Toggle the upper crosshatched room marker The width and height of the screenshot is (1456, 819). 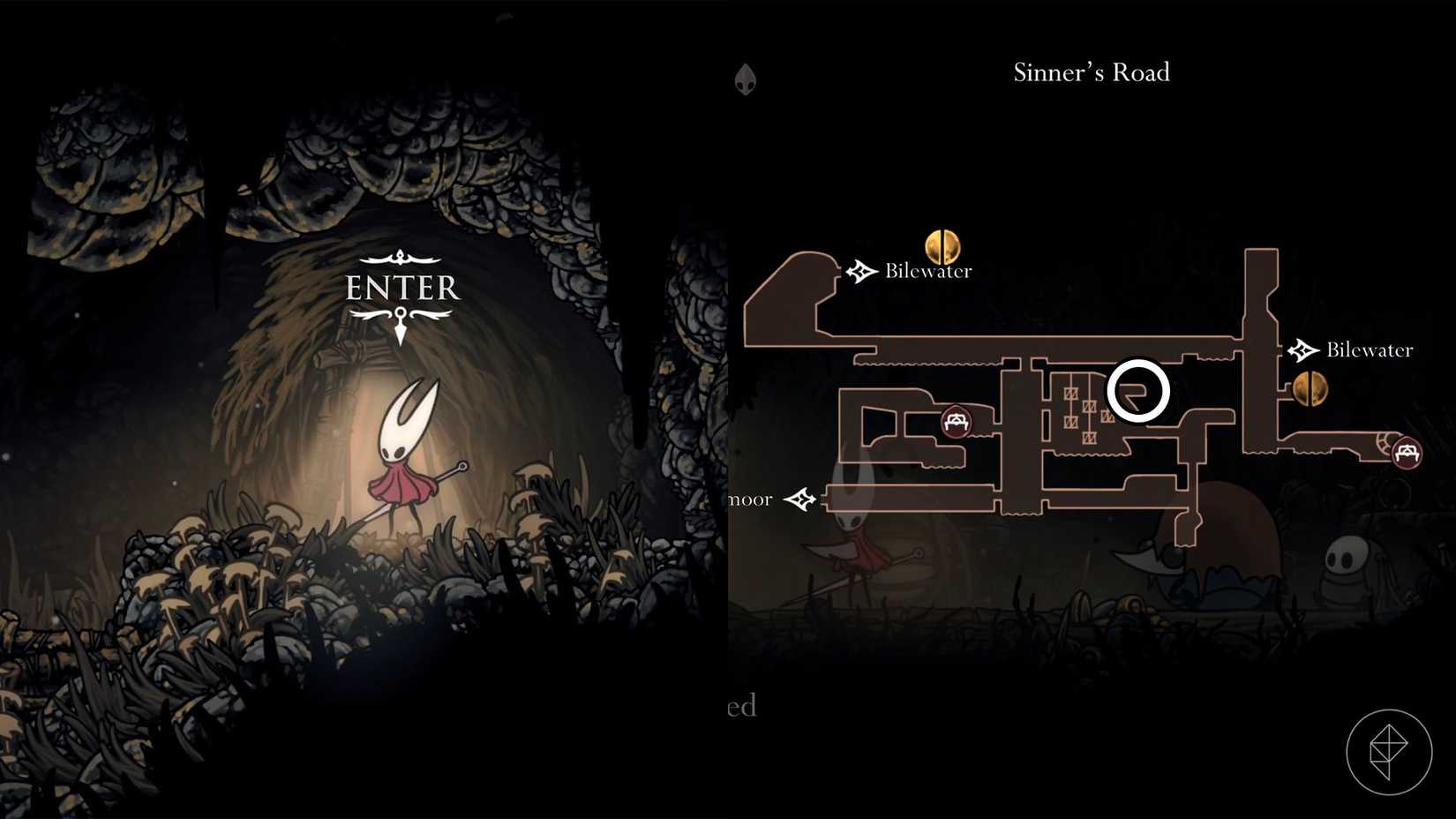1071,394
